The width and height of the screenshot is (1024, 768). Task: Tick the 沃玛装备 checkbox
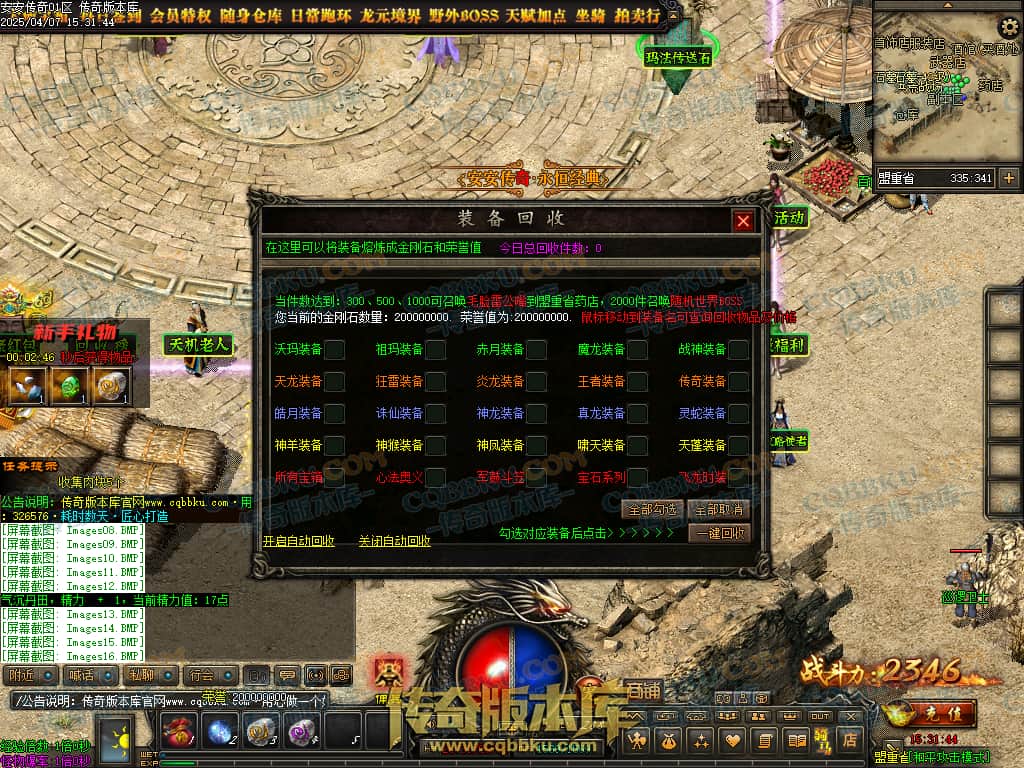click(x=335, y=349)
